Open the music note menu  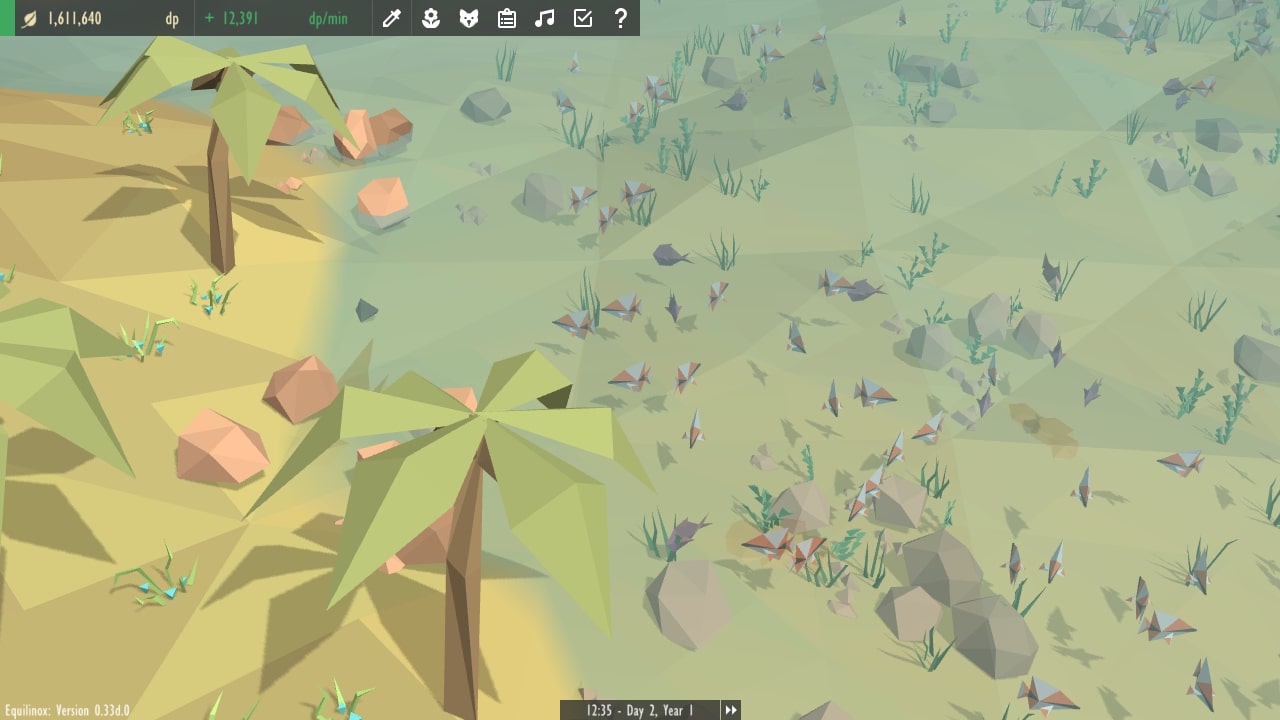[x=545, y=18]
